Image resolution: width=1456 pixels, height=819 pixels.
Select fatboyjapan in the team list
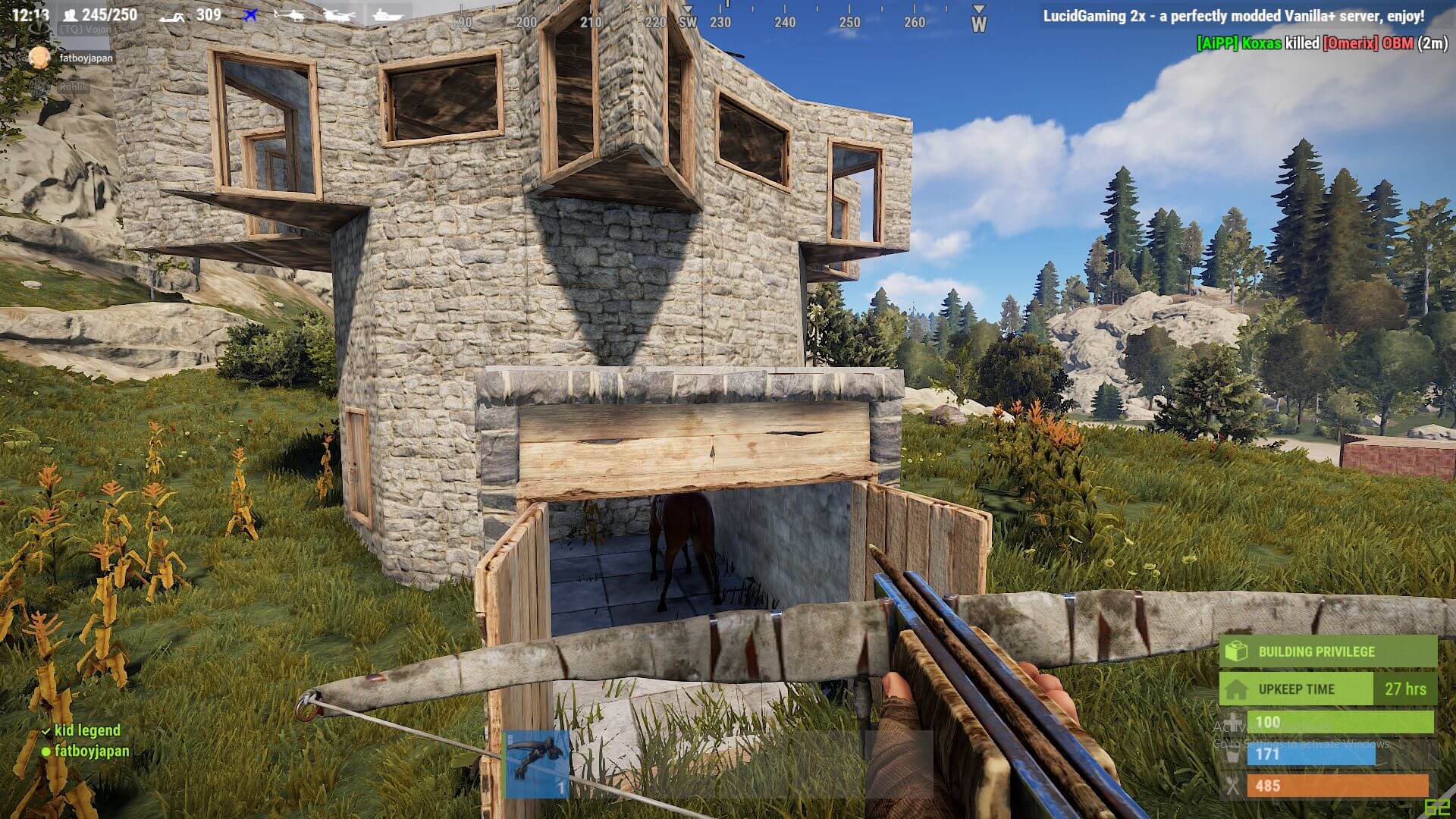91,751
